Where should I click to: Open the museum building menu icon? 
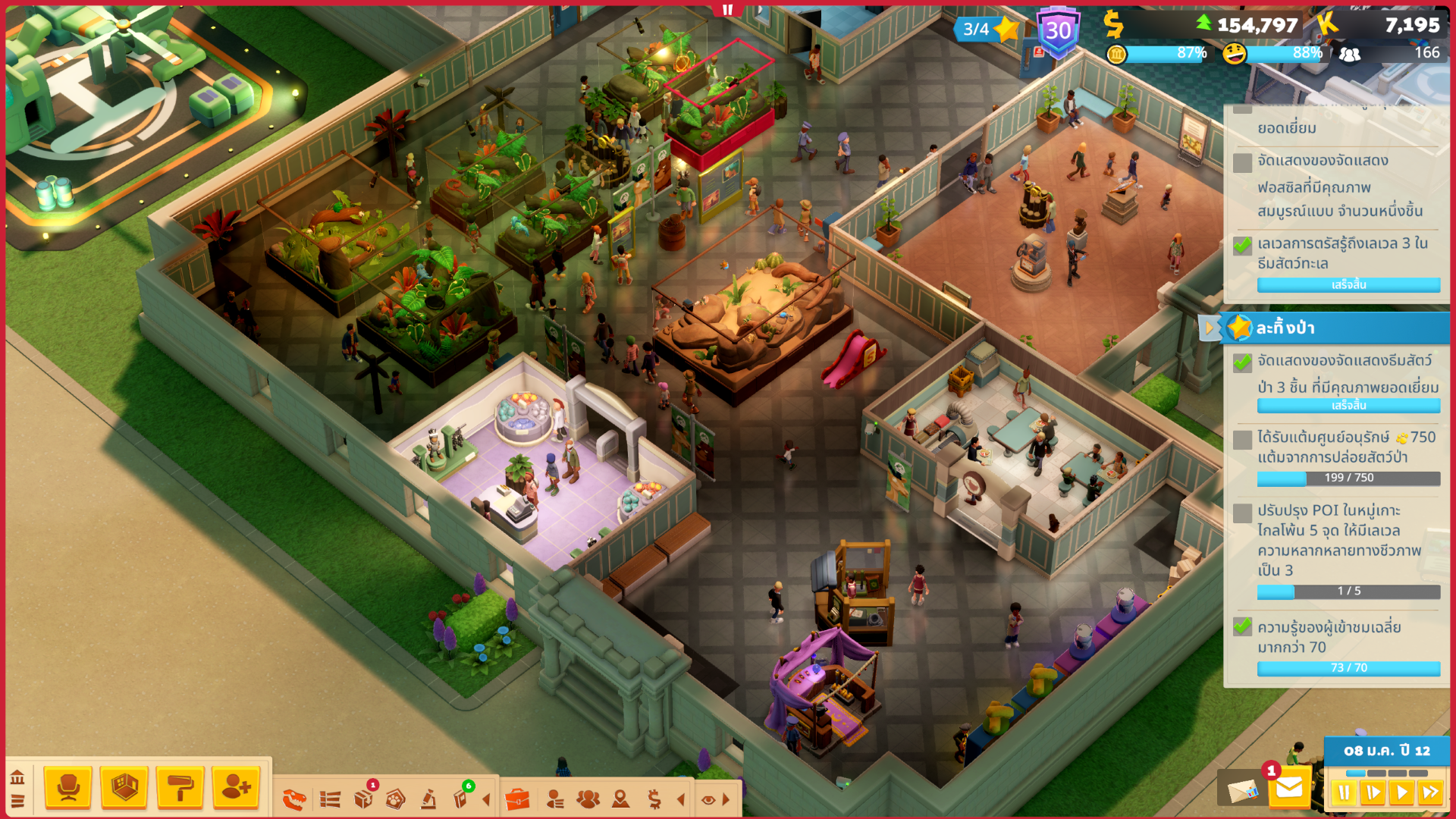pyautogui.click(x=17, y=777)
